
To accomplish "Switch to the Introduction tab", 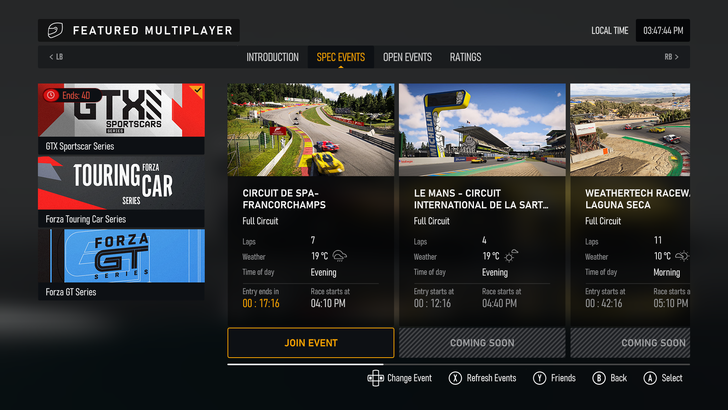I will (272, 57).
